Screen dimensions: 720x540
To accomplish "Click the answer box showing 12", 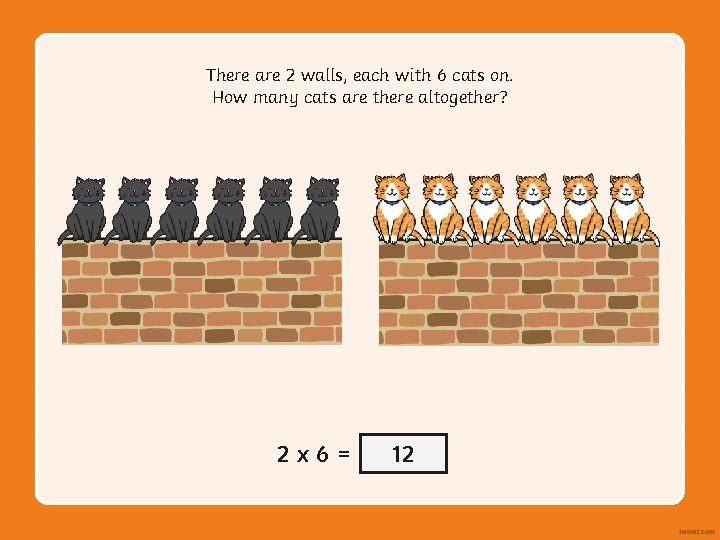I will click(x=402, y=454).
